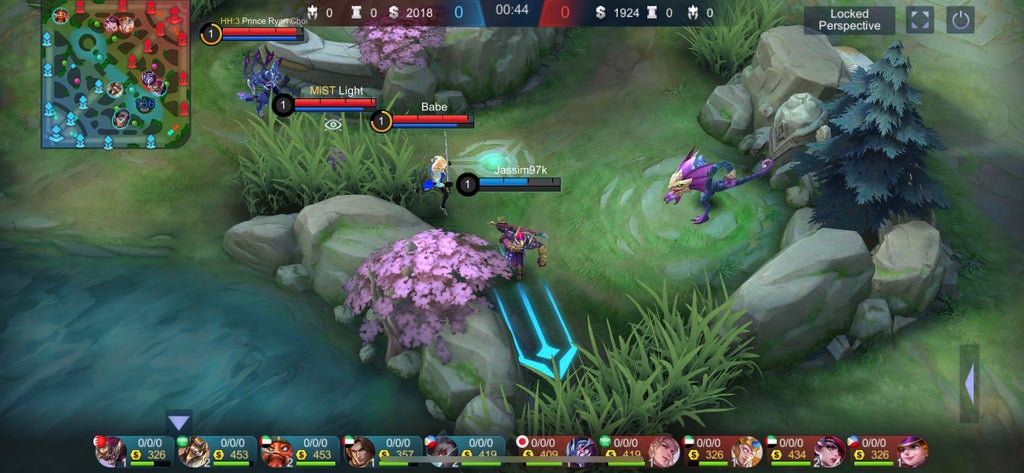Click the fullscreen expand icon

920,20
